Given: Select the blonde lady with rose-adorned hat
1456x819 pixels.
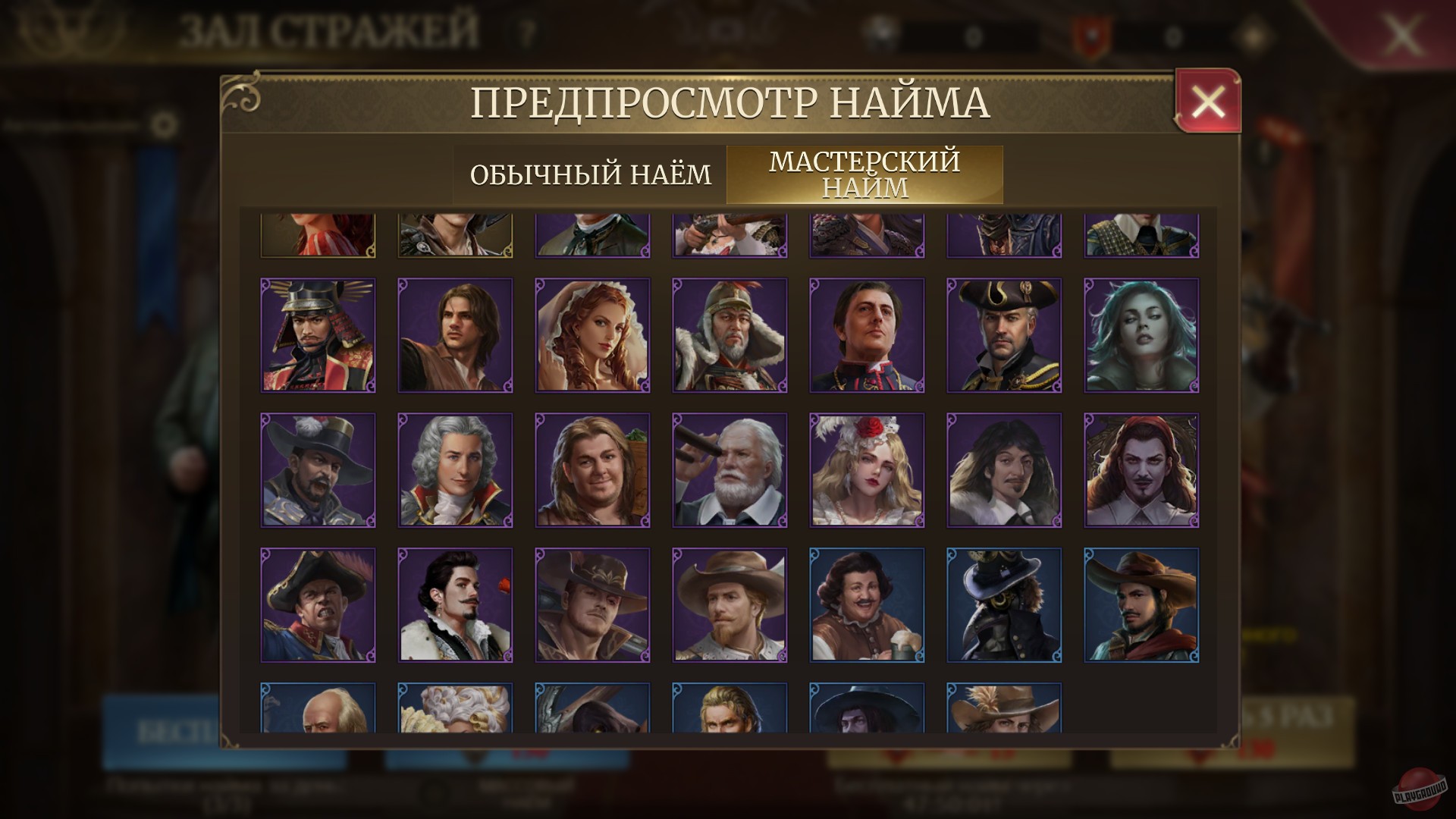Looking at the screenshot, I should click(867, 469).
